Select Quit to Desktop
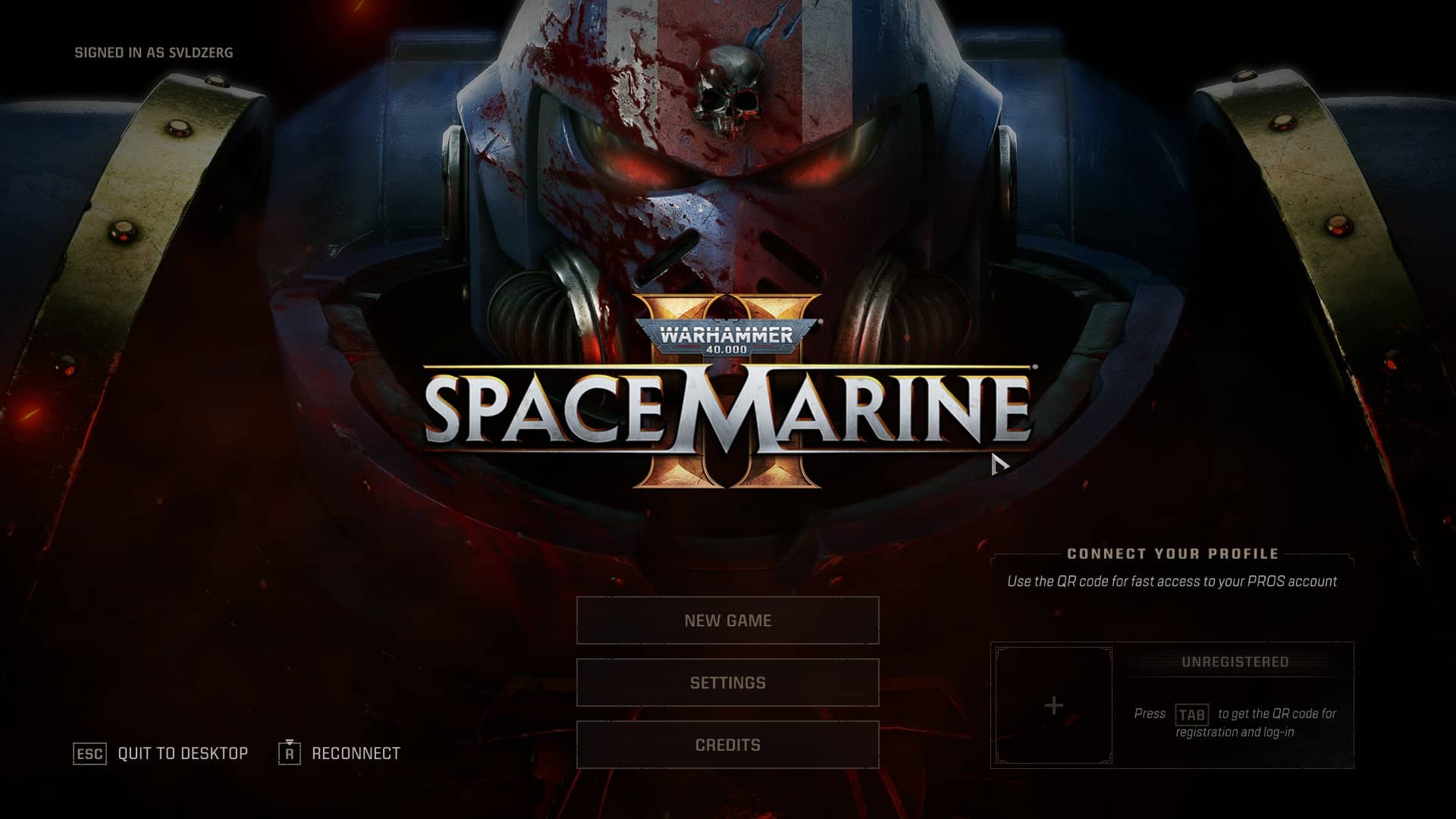This screenshot has width=1456, height=819. pos(182,753)
